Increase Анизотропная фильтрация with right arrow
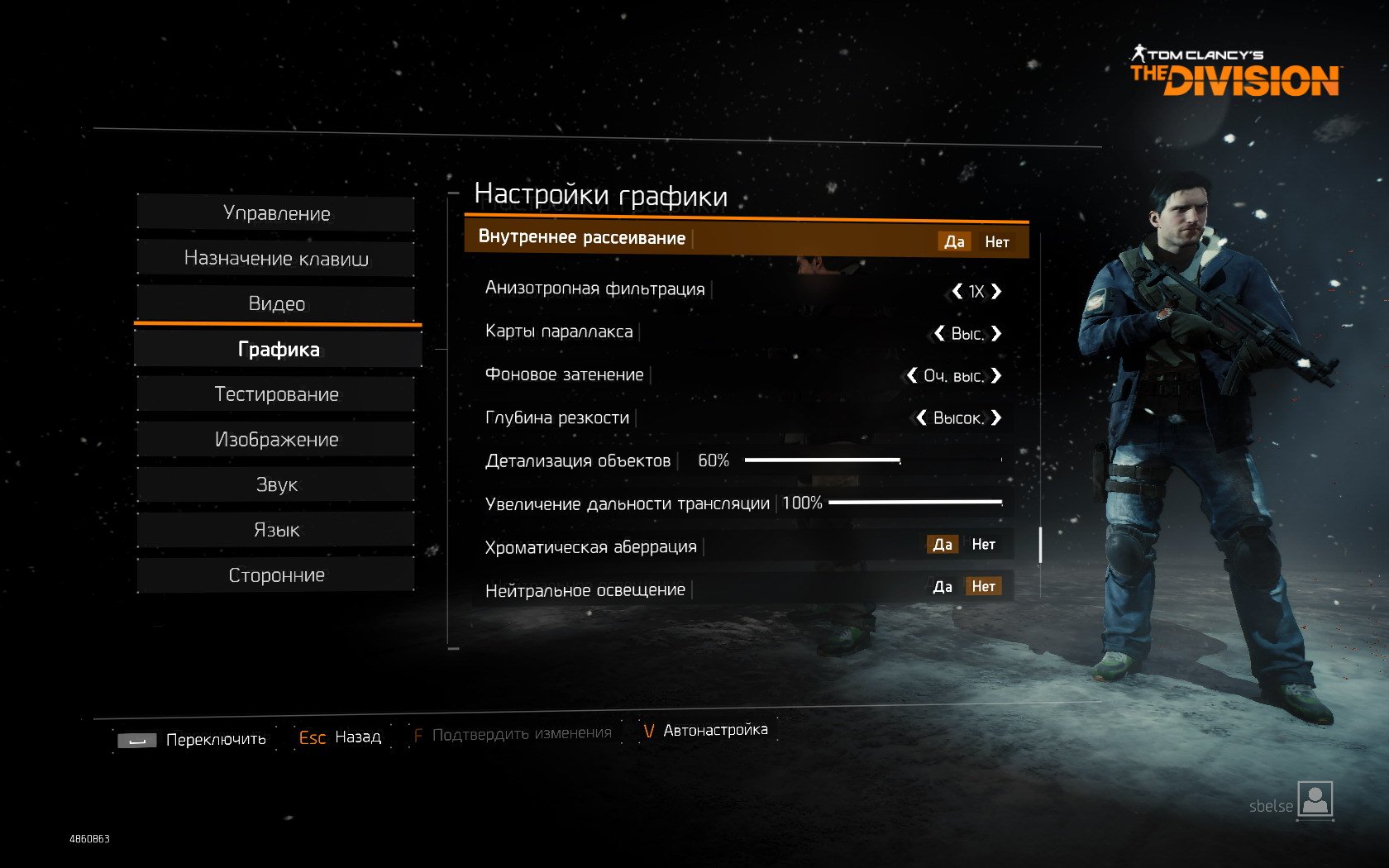Viewport: 1389px width, 868px height. coord(996,291)
